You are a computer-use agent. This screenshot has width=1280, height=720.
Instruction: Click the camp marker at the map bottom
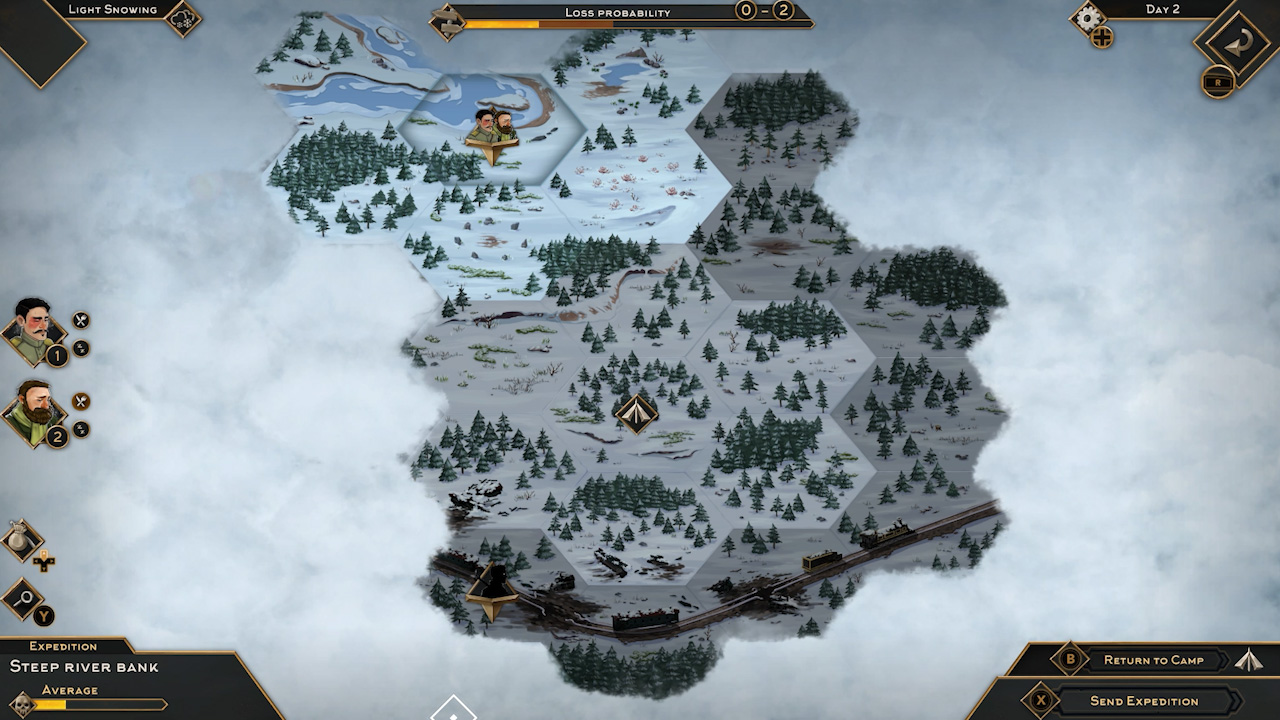pyautogui.click(x=492, y=587)
